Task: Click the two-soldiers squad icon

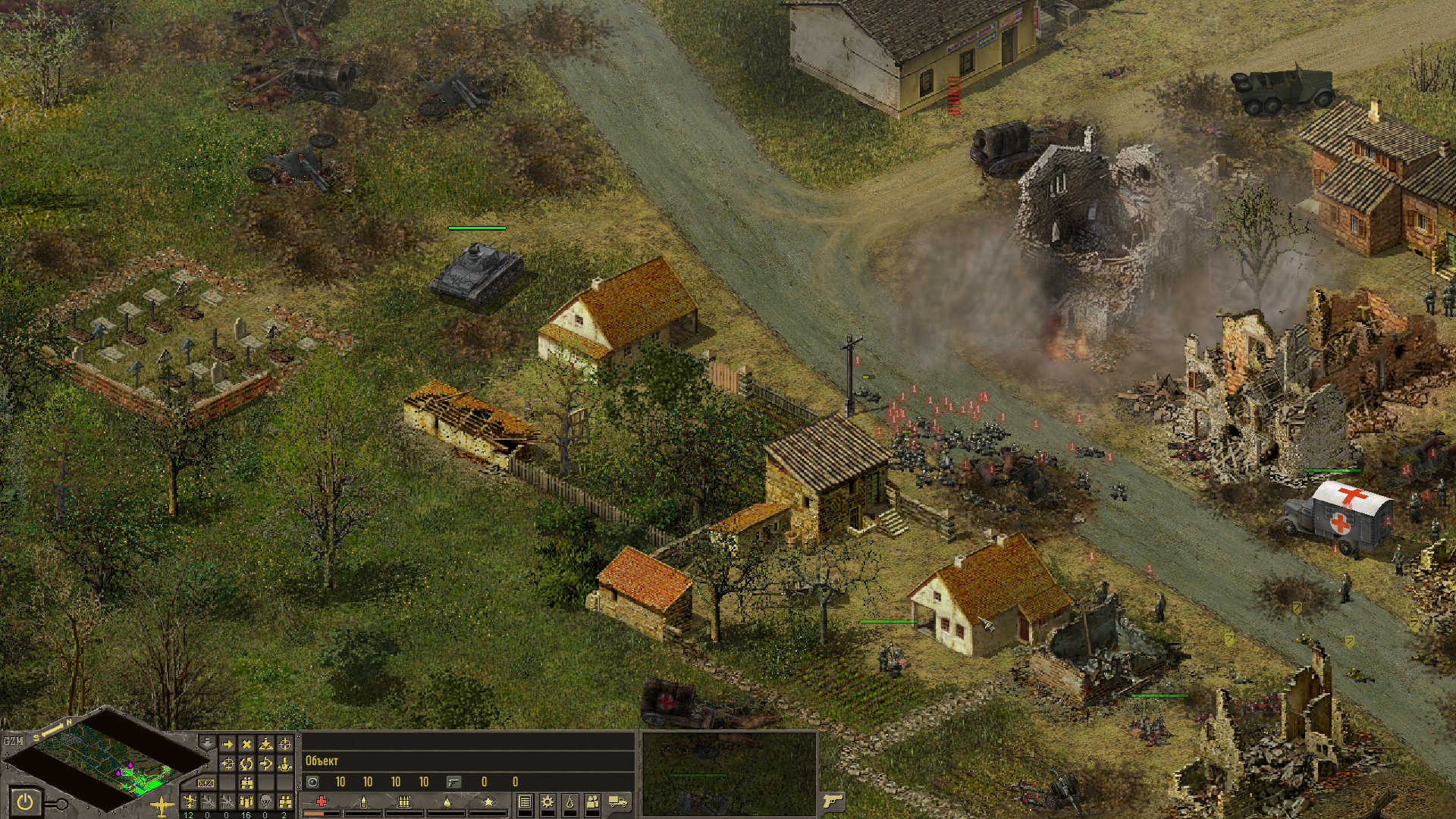Action: 592,802
